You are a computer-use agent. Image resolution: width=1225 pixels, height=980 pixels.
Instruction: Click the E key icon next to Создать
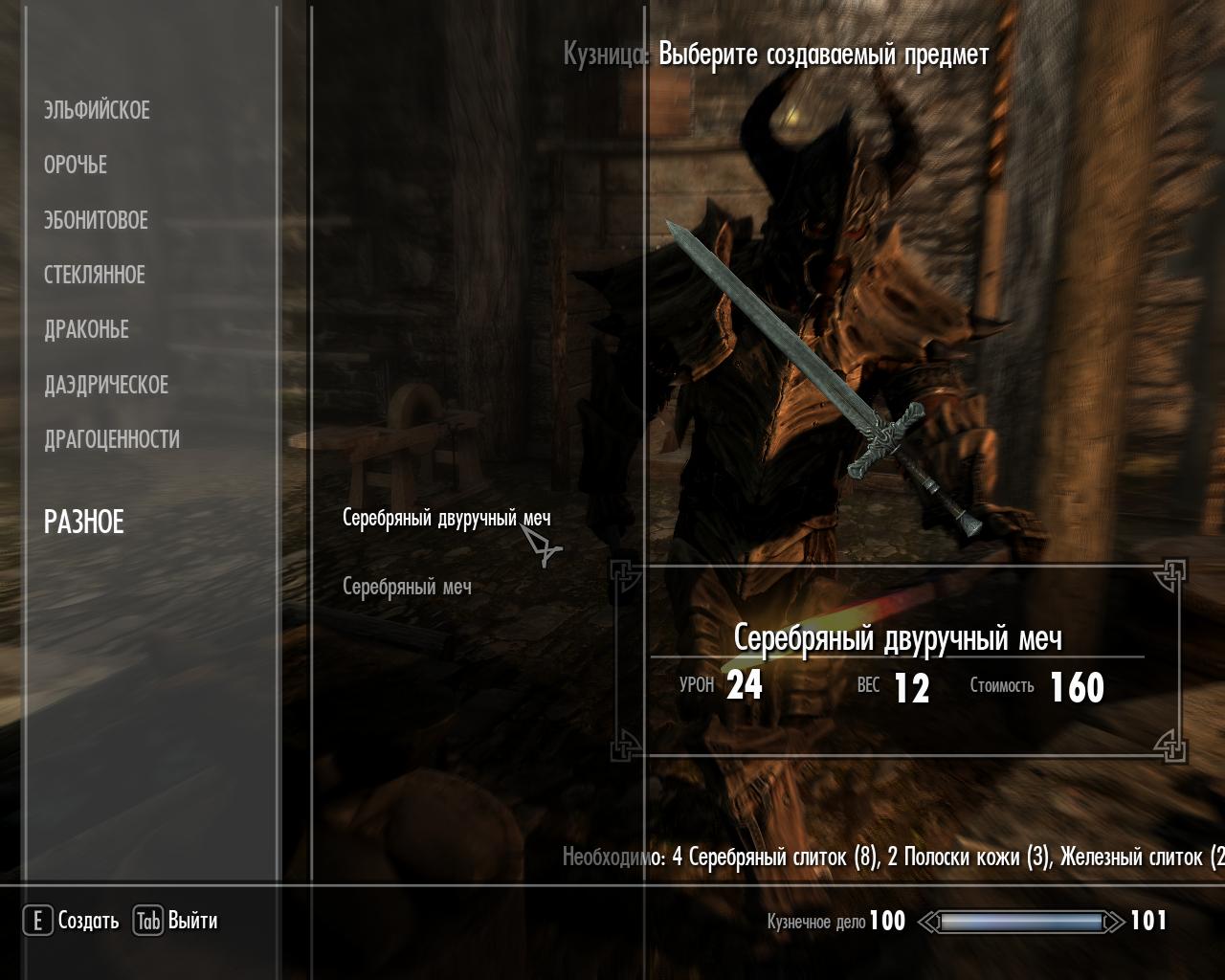36,922
